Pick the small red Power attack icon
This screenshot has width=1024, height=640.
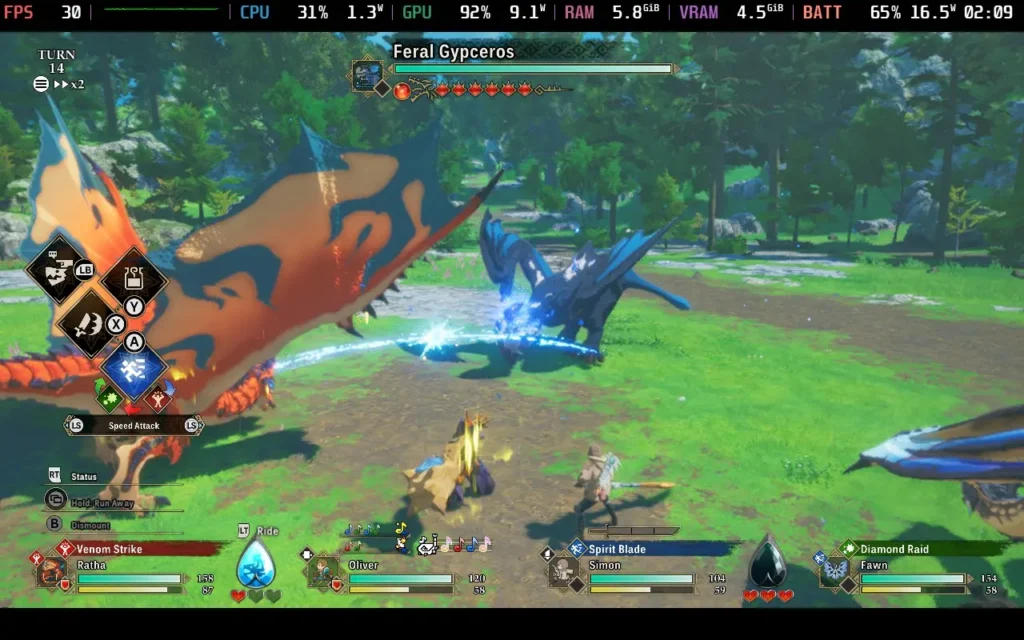[157, 399]
